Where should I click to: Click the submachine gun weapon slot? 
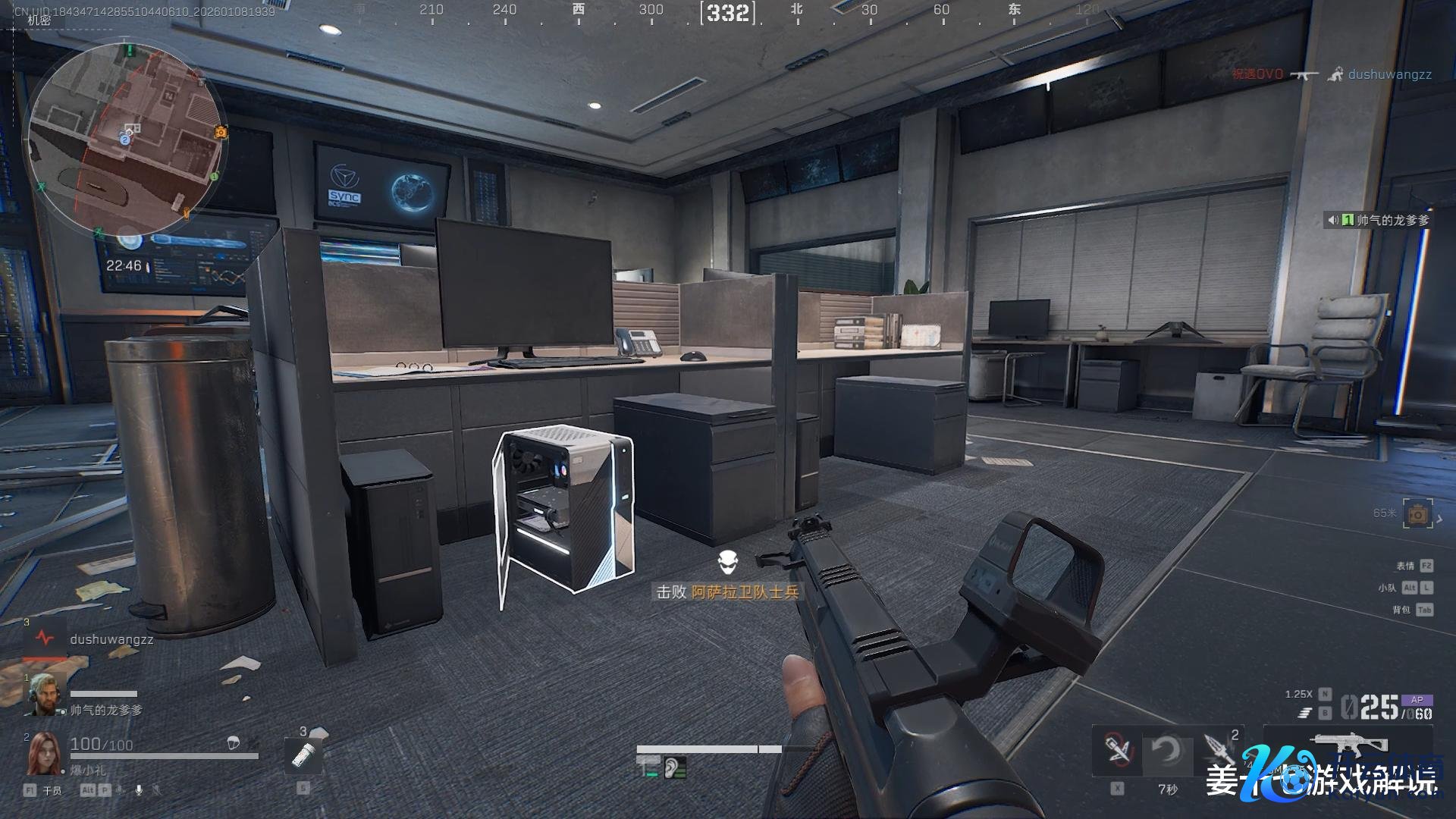coord(1350,745)
